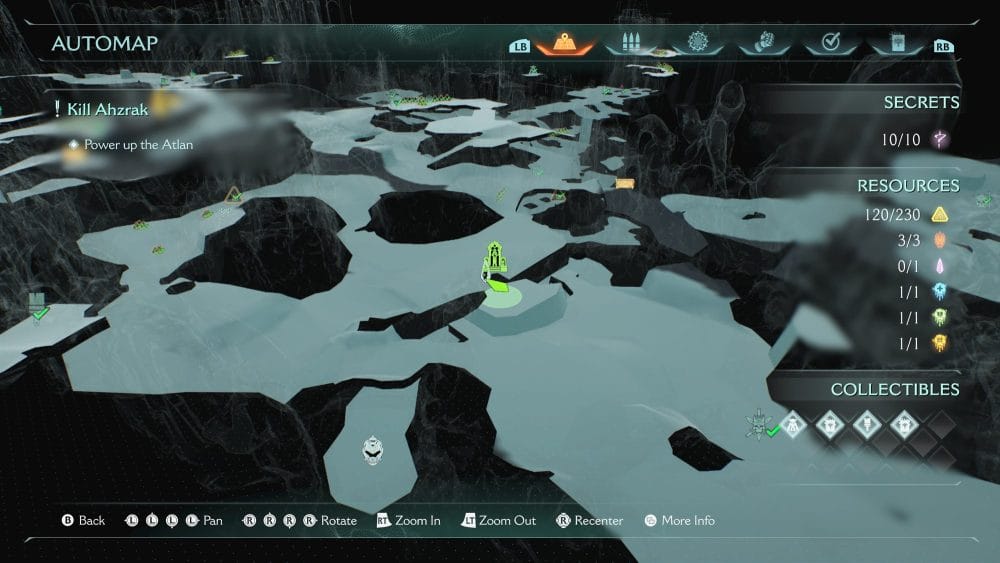
Task: Switch to the clenched fist tab
Action: pyautogui.click(x=762, y=43)
